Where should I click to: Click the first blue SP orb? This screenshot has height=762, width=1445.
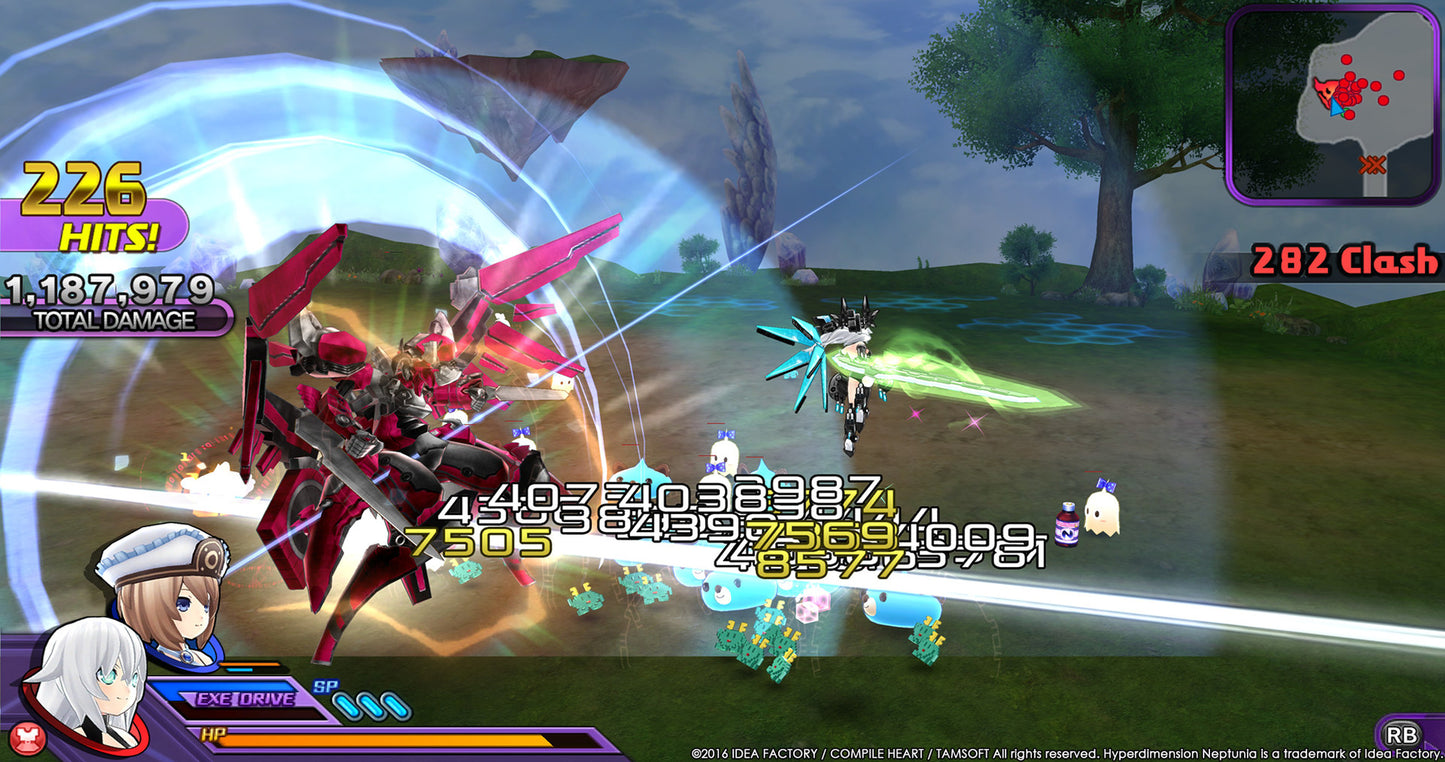click(345, 704)
